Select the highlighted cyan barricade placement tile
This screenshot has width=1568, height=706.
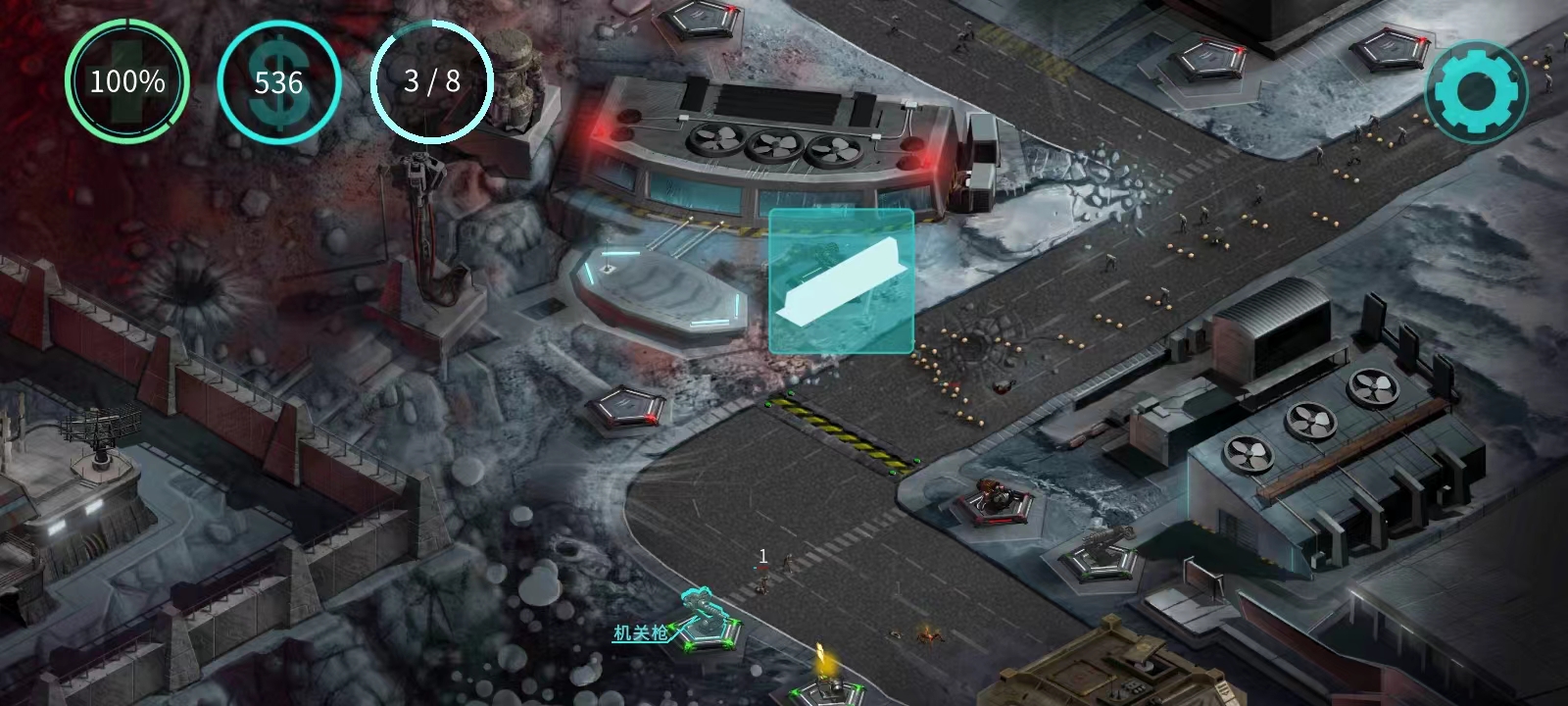click(841, 281)
